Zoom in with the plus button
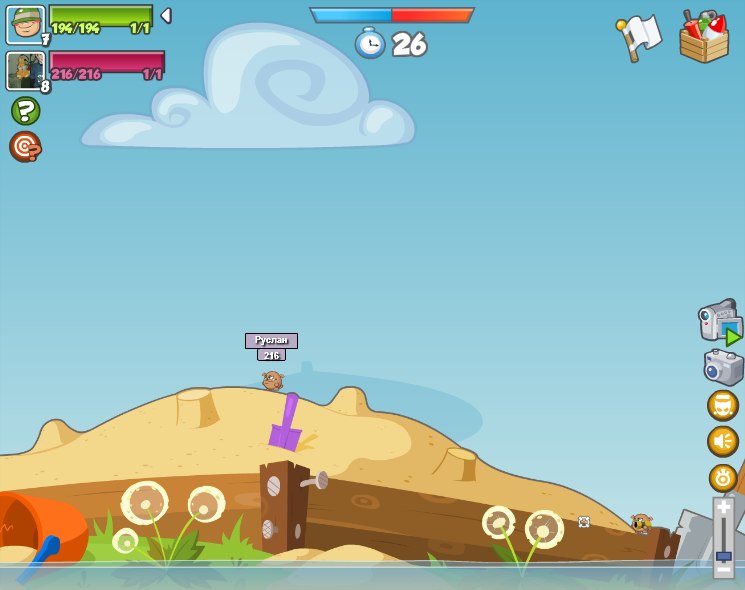 click(x=723, y=507)
